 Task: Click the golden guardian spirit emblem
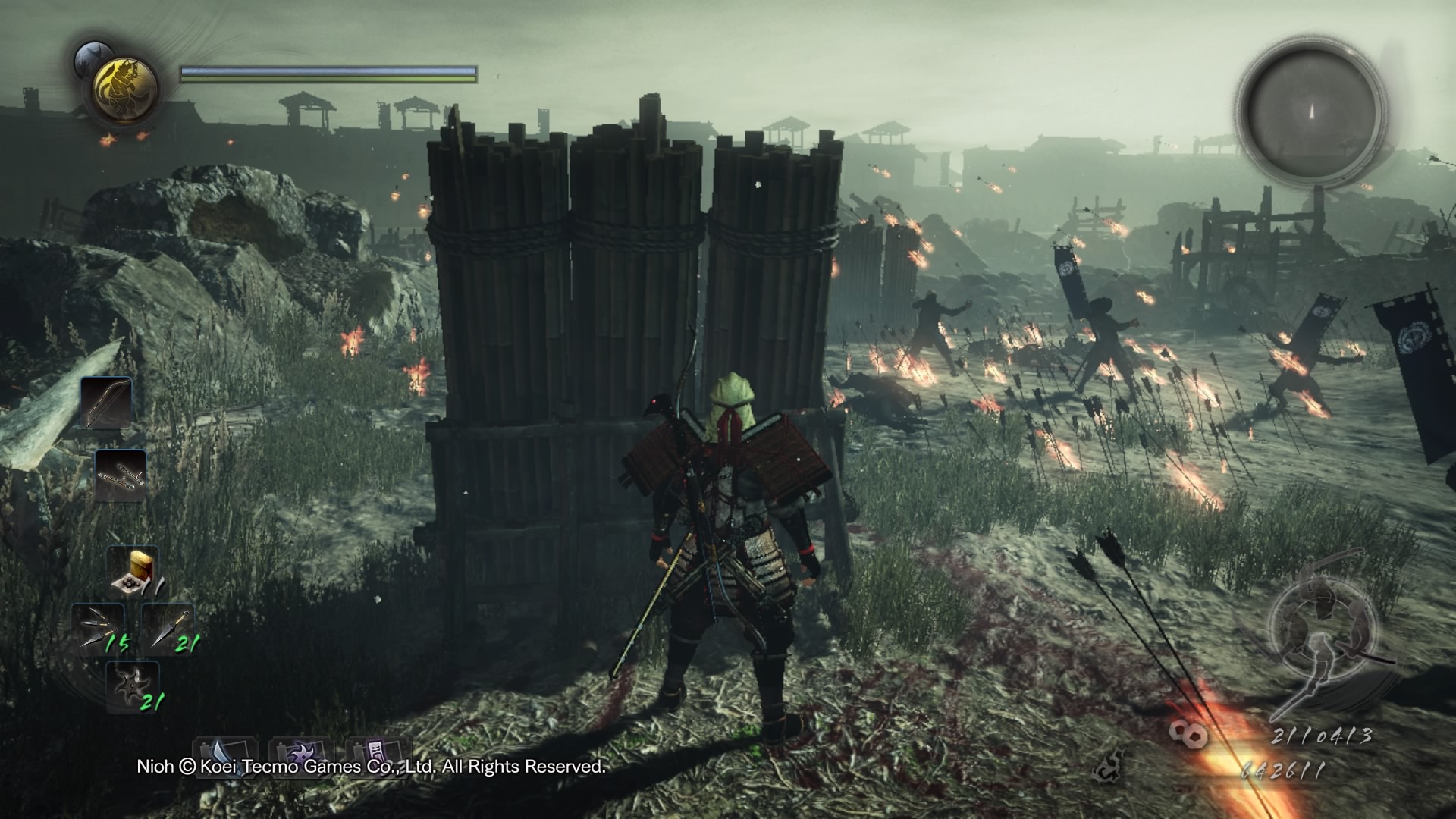[x=125, y=89]
